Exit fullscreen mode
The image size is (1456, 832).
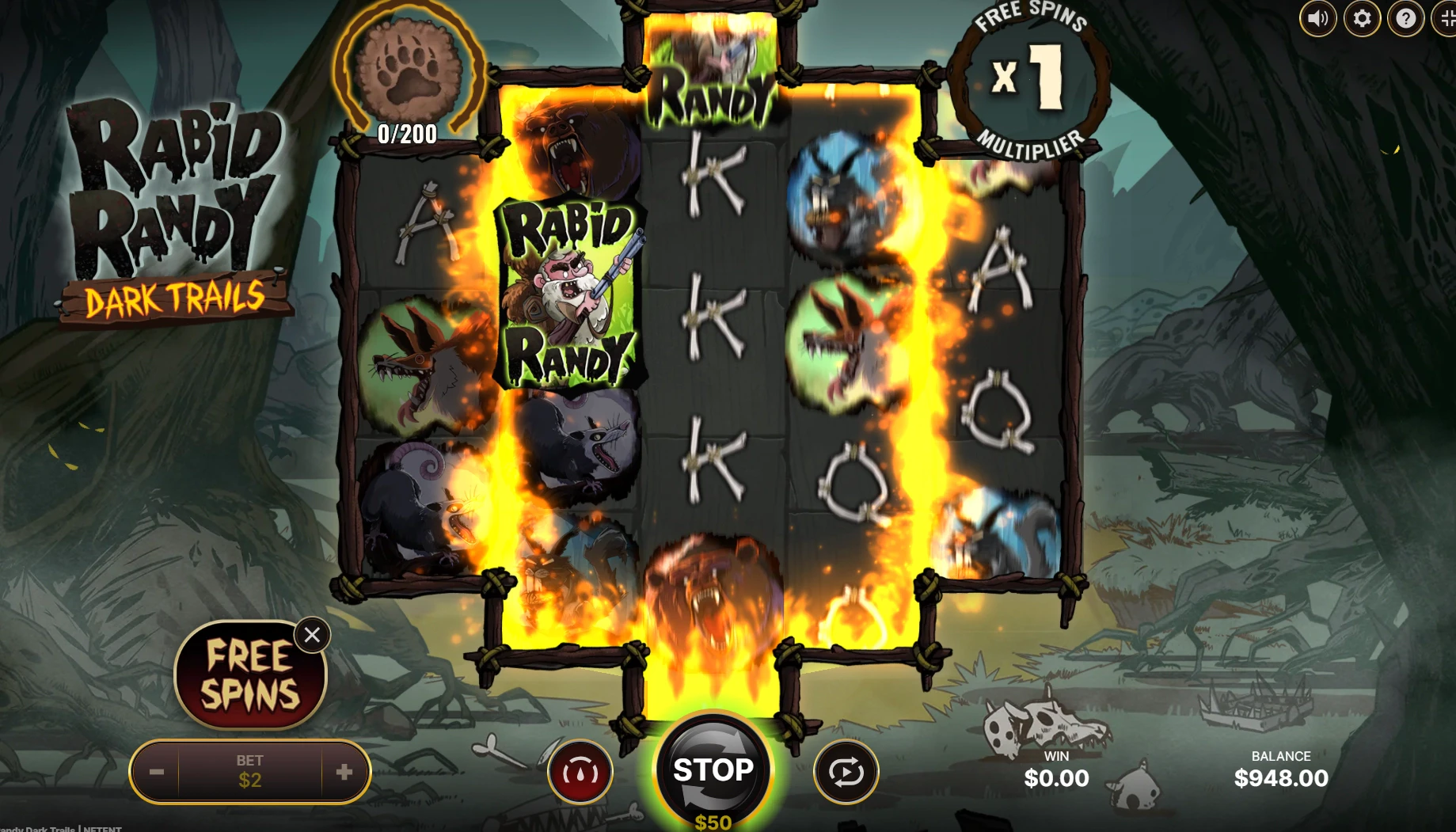tap(1448, 17)
